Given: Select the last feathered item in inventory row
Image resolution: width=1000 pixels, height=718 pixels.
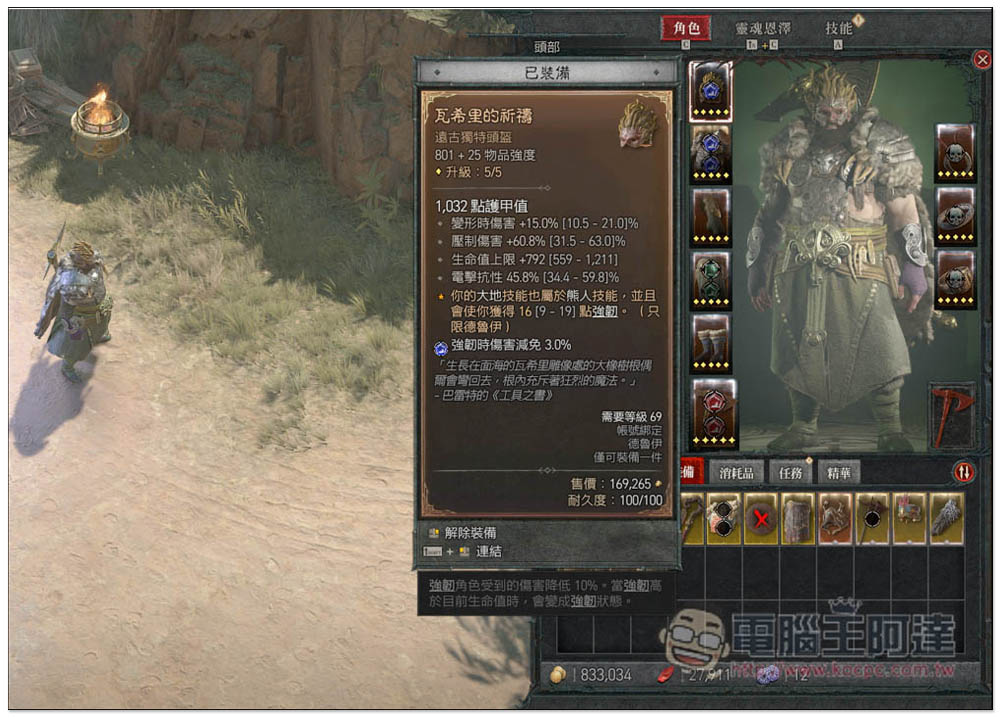Looking at the screenshot, I should click(946, 519).
